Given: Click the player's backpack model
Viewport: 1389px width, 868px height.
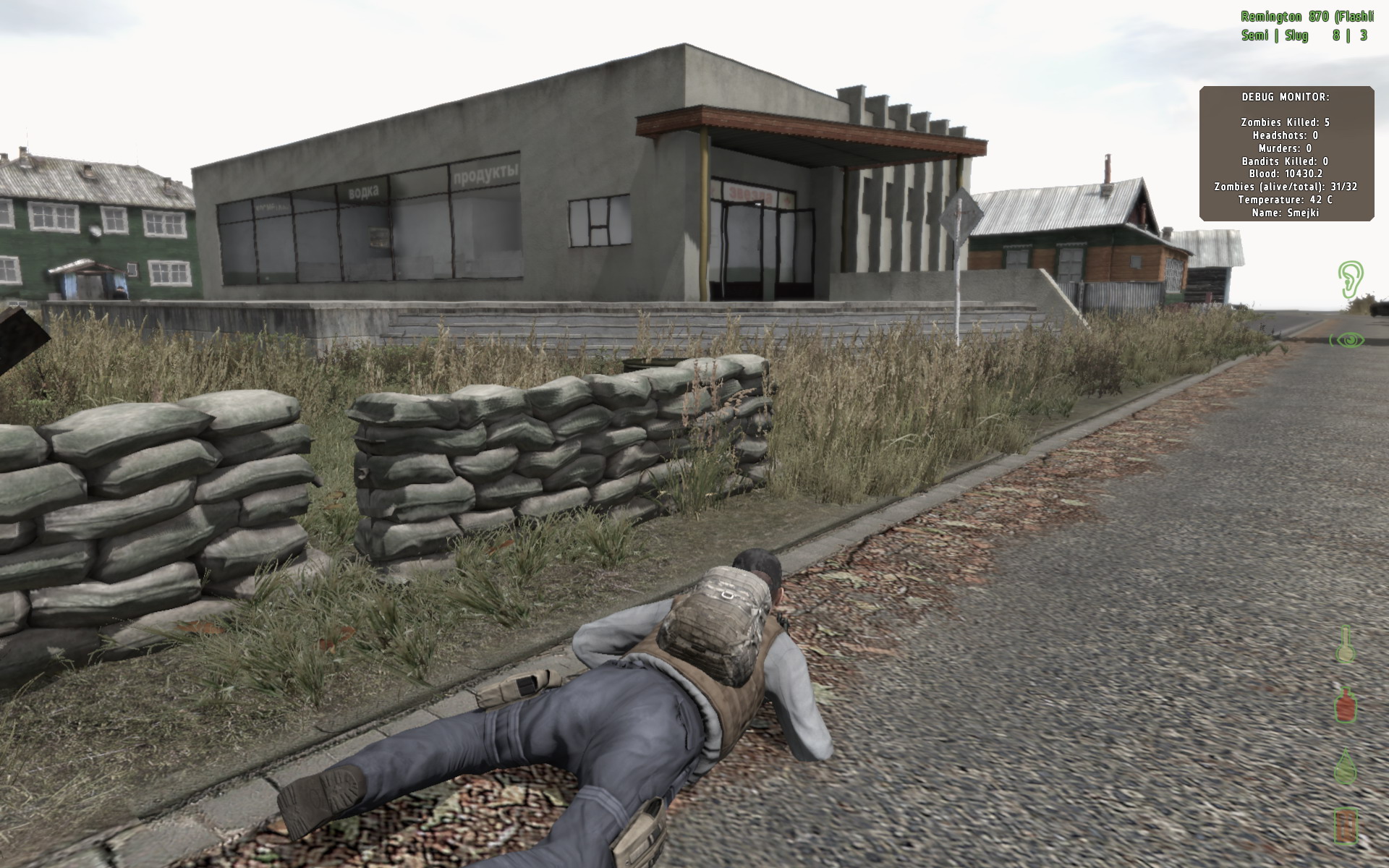Looking at the screenshot, I should (x=713, y=618).
